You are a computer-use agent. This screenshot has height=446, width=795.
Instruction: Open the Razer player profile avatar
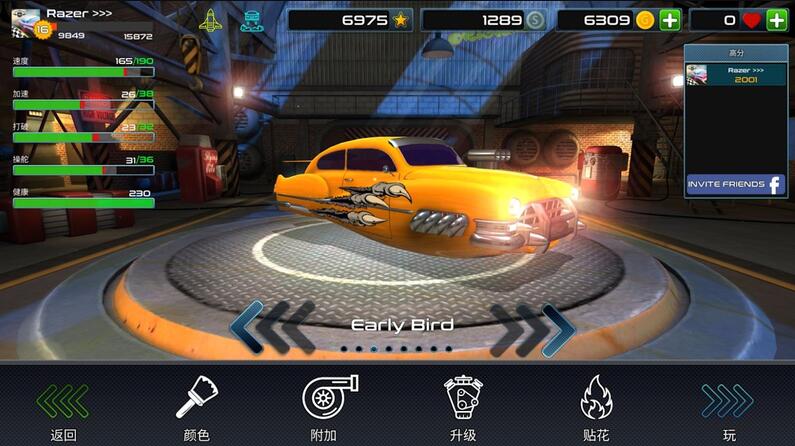[26, 24]
